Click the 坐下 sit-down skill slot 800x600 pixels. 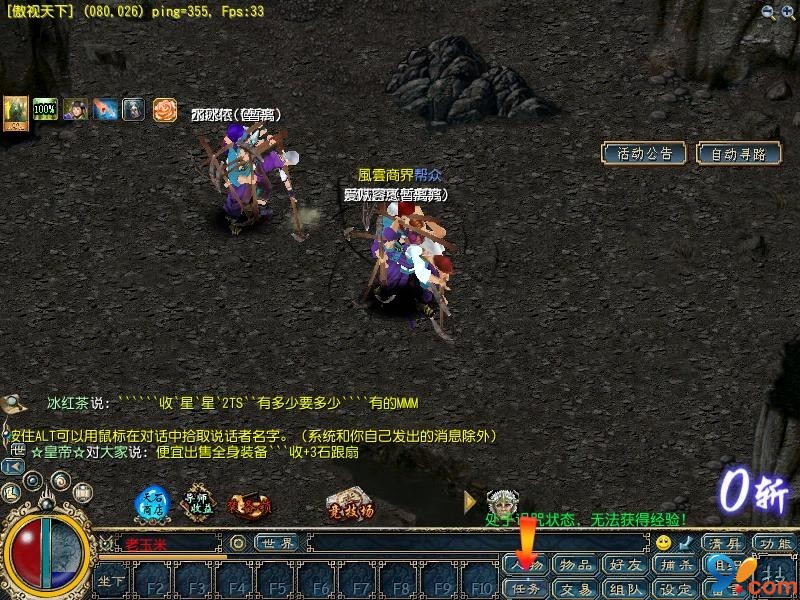pos(111,581)
